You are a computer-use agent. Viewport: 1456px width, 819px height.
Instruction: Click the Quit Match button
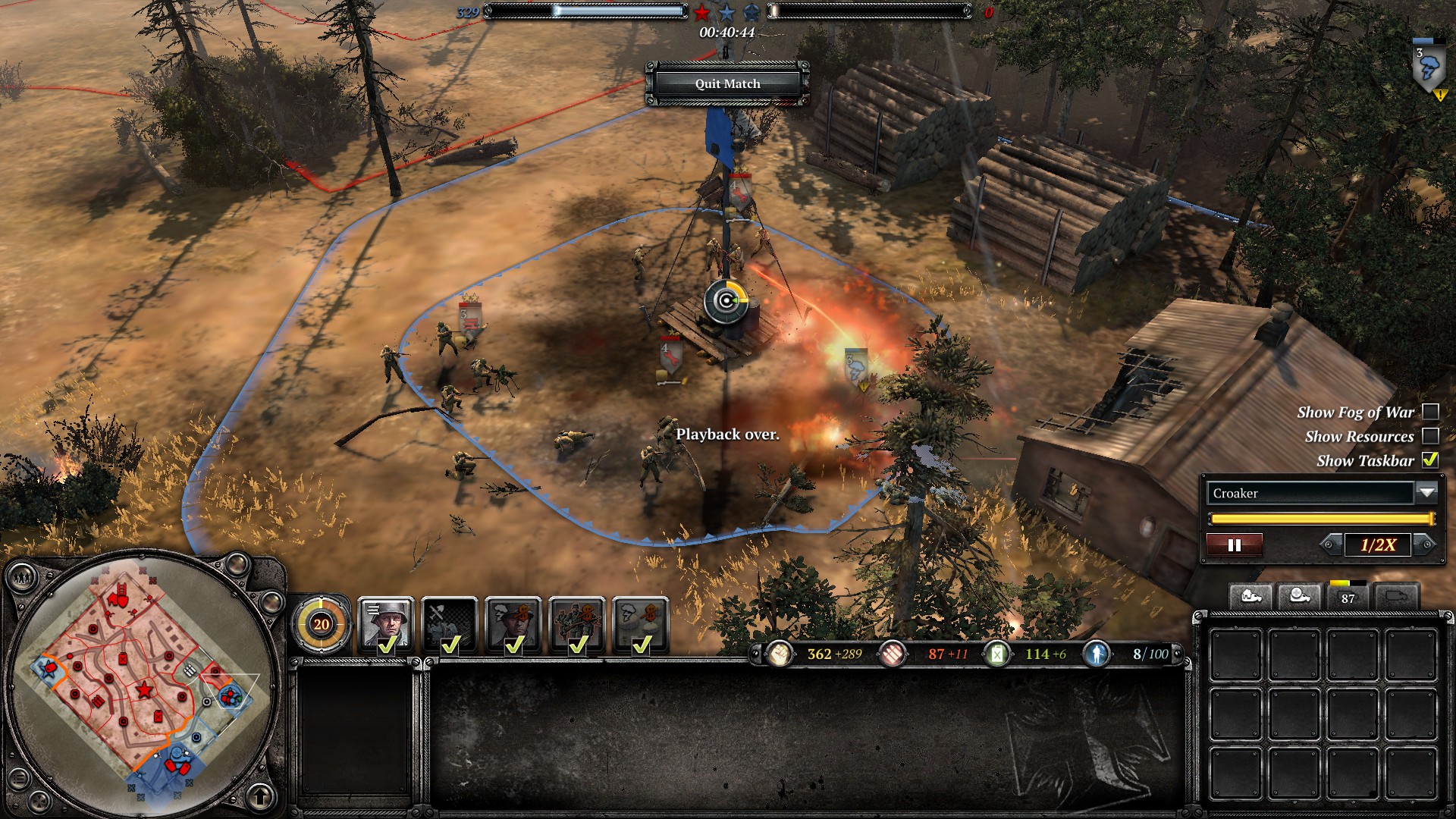[x=727, y=83]
